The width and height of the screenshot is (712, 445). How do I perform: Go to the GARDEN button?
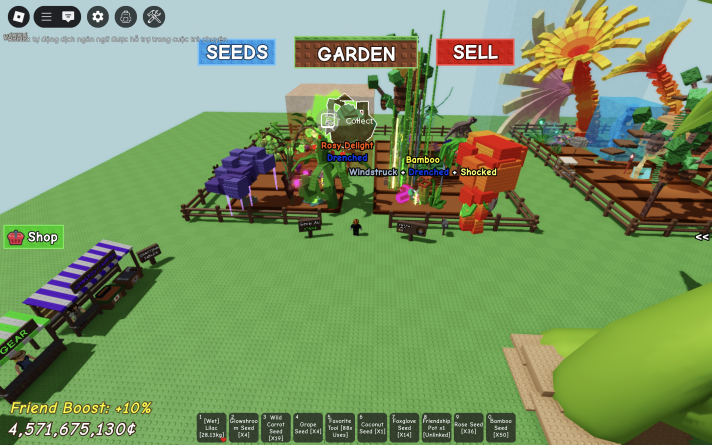tap(356, 53)
